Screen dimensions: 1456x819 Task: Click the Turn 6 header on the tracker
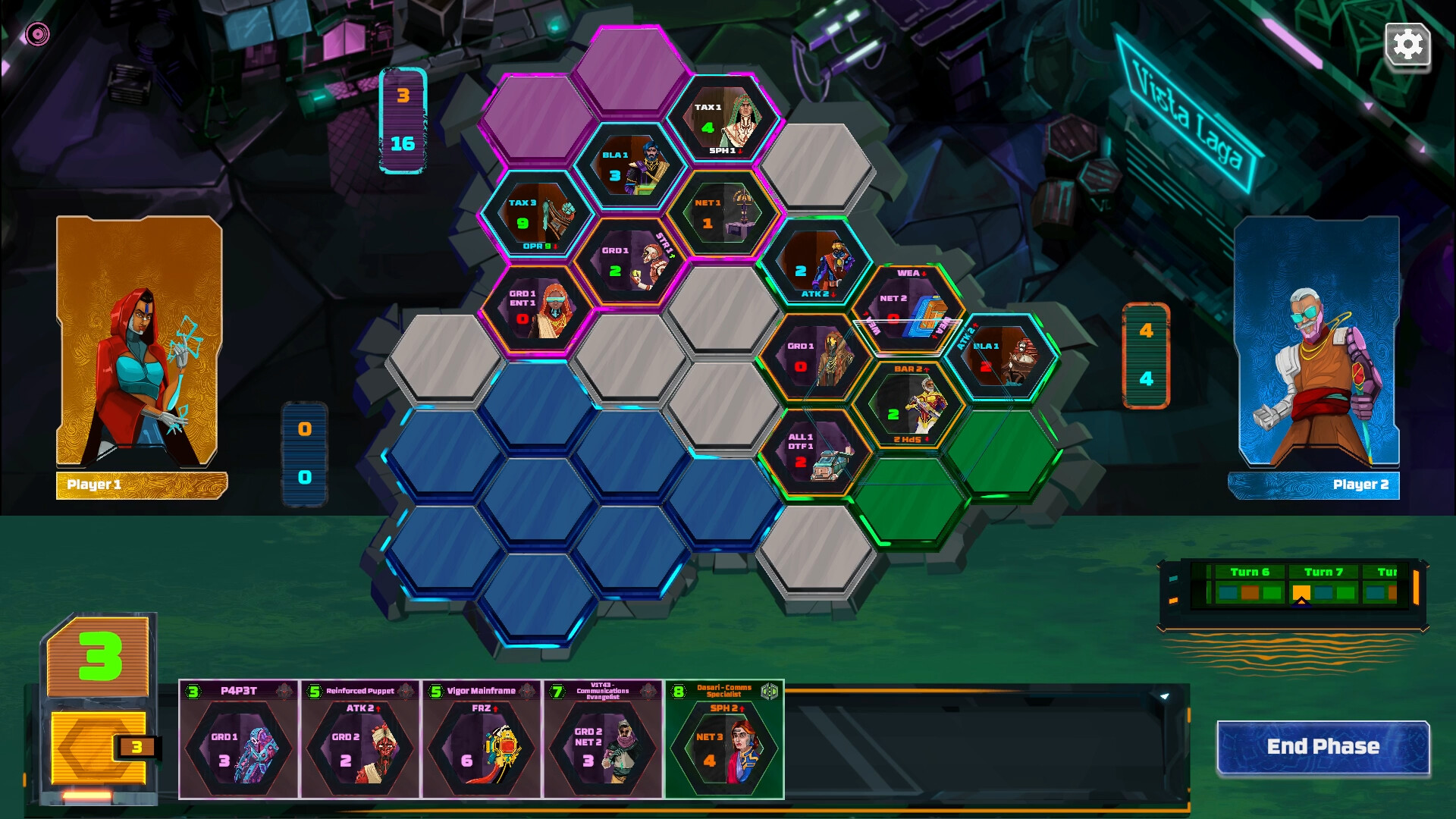point(1250,573)
